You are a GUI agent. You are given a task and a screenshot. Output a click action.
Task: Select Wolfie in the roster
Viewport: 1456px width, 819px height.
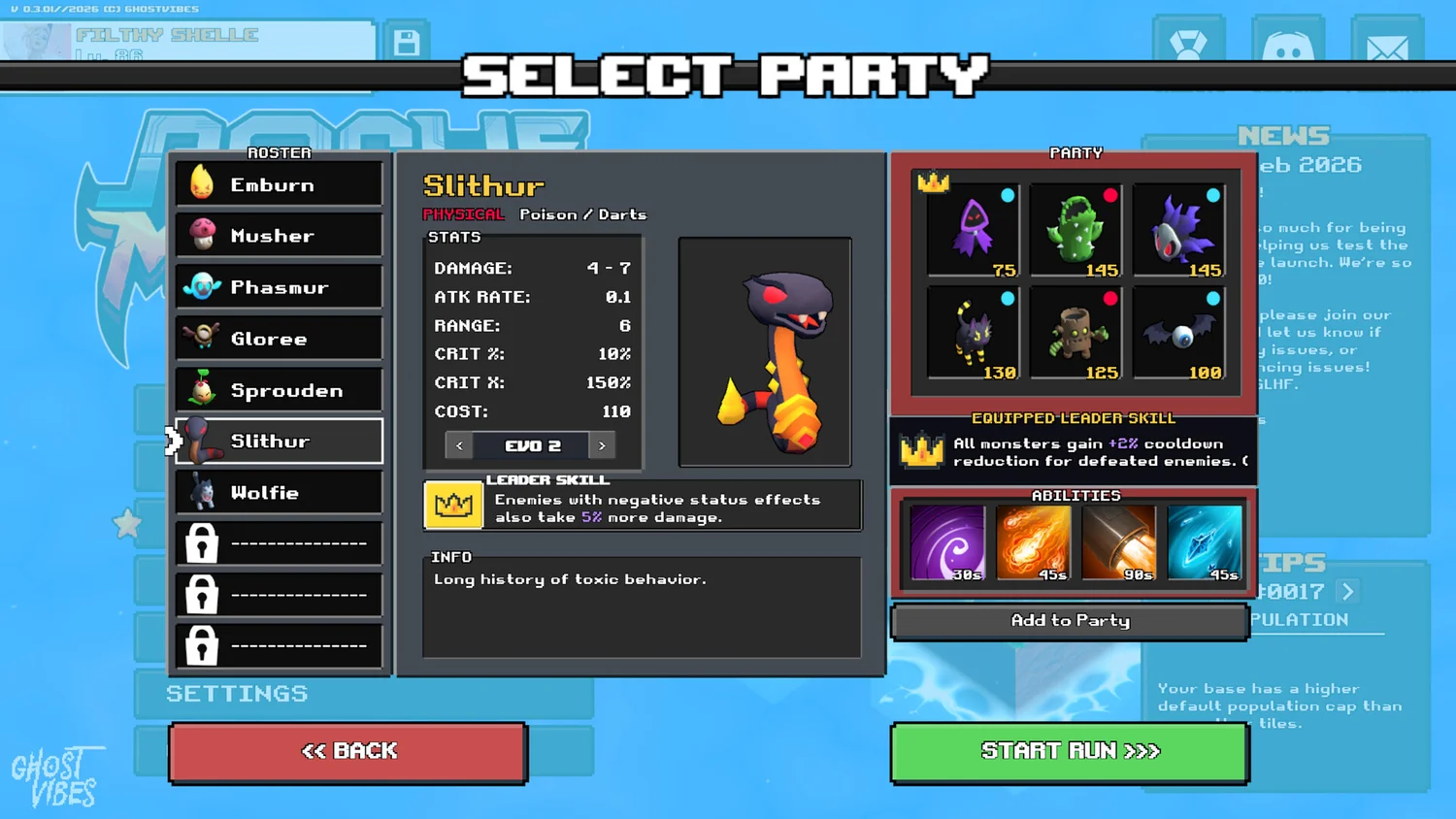280,493
